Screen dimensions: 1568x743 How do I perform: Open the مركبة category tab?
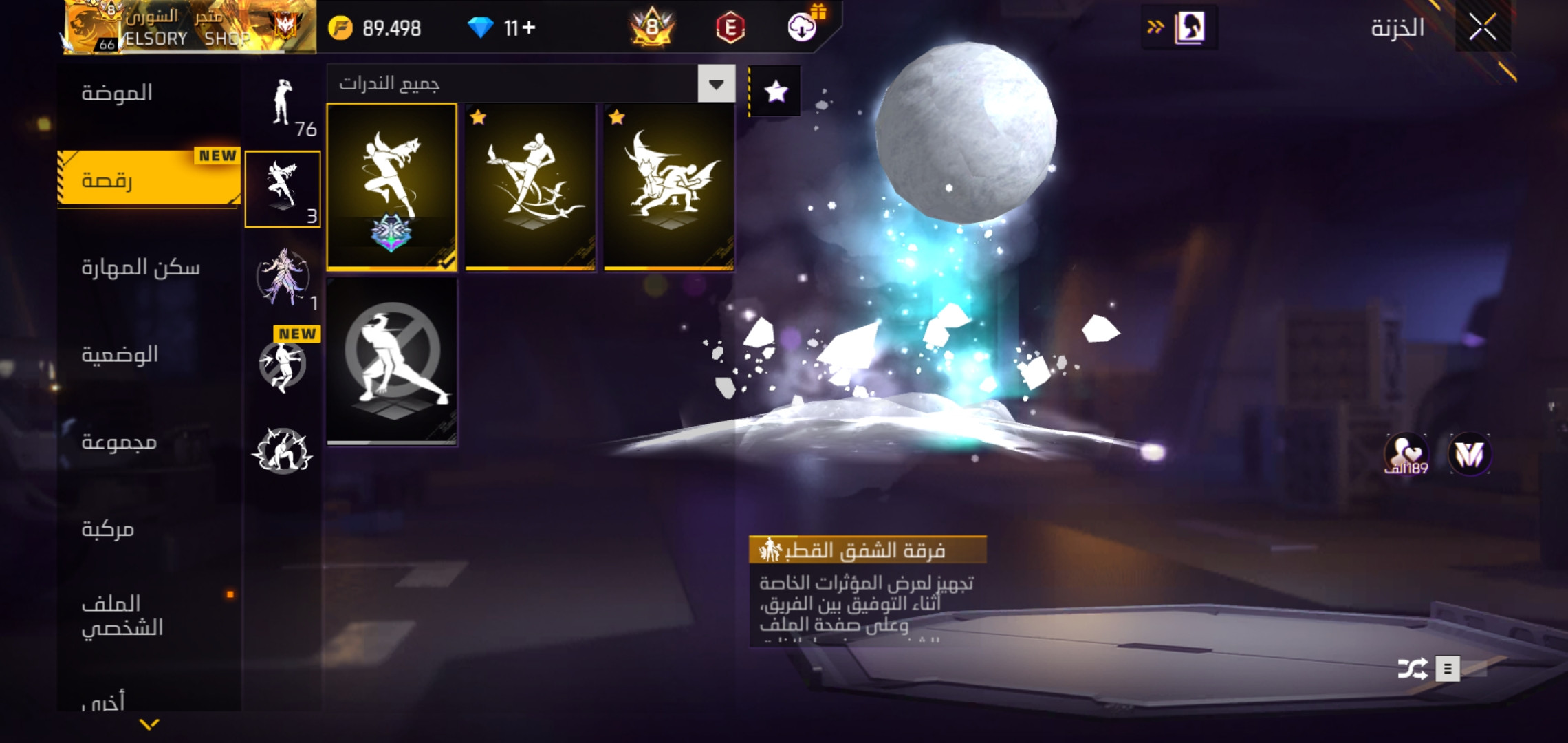tap(108, 528)
